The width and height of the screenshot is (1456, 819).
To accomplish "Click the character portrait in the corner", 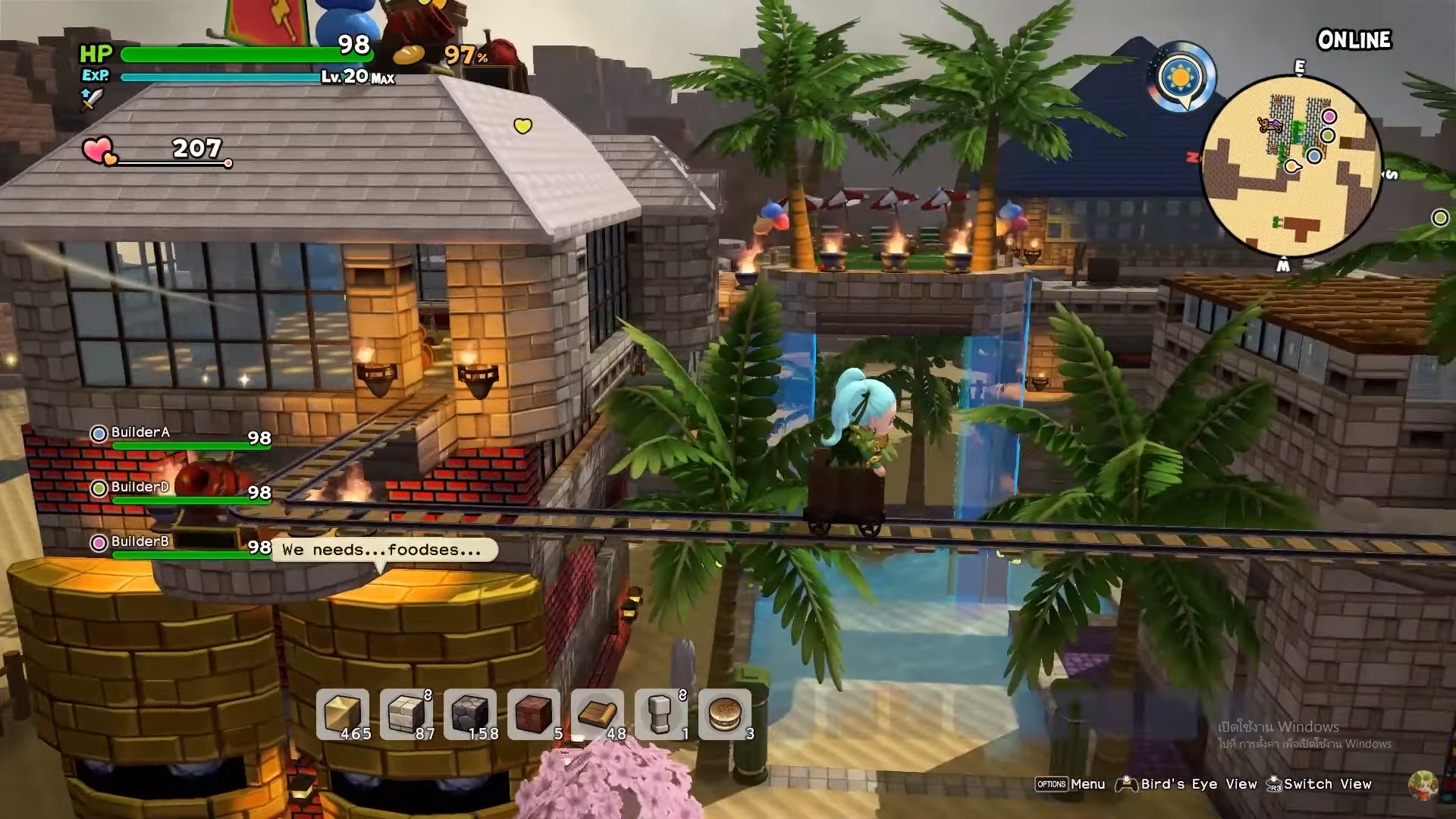I will click(1423, 786).
